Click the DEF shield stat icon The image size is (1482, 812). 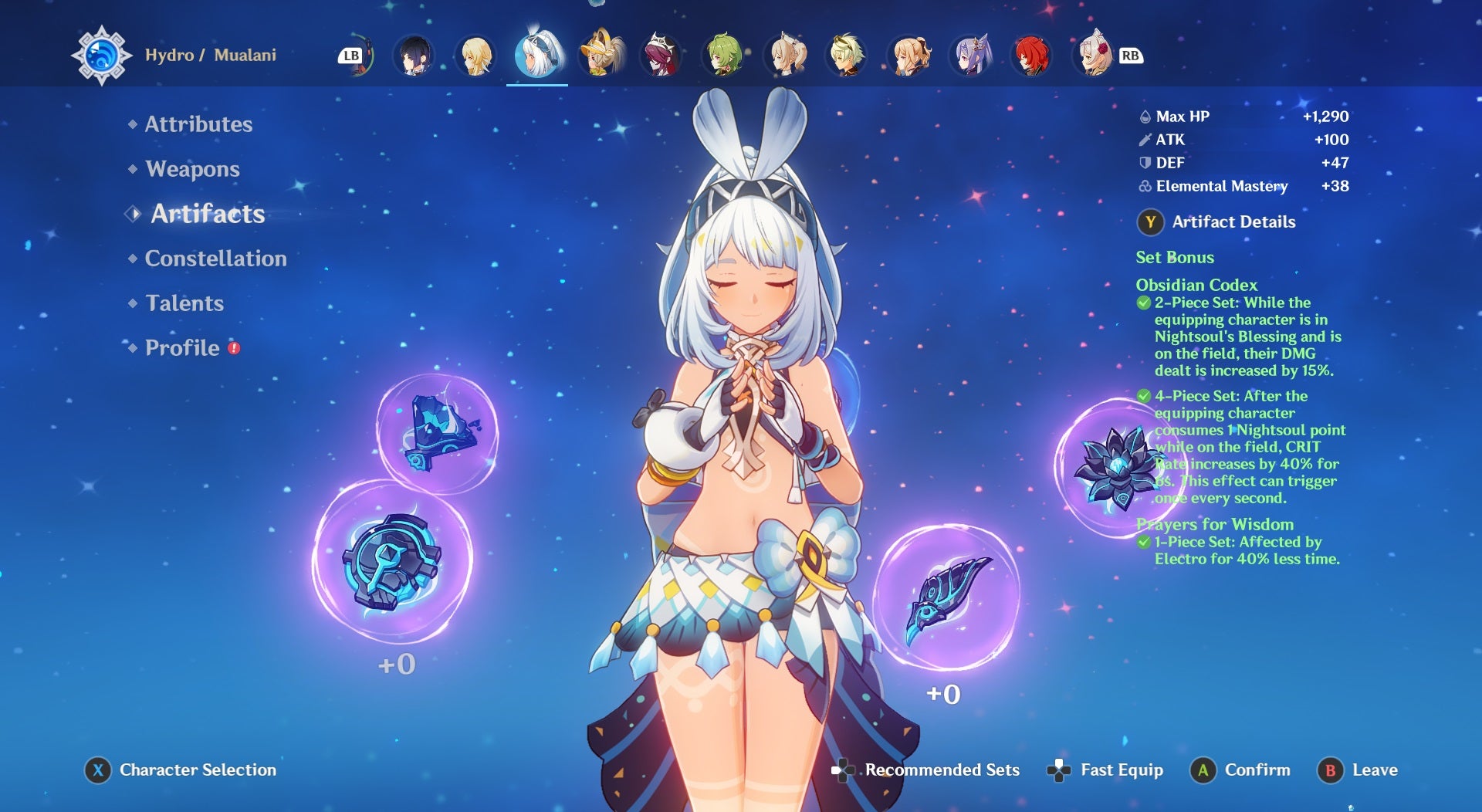1145,163
